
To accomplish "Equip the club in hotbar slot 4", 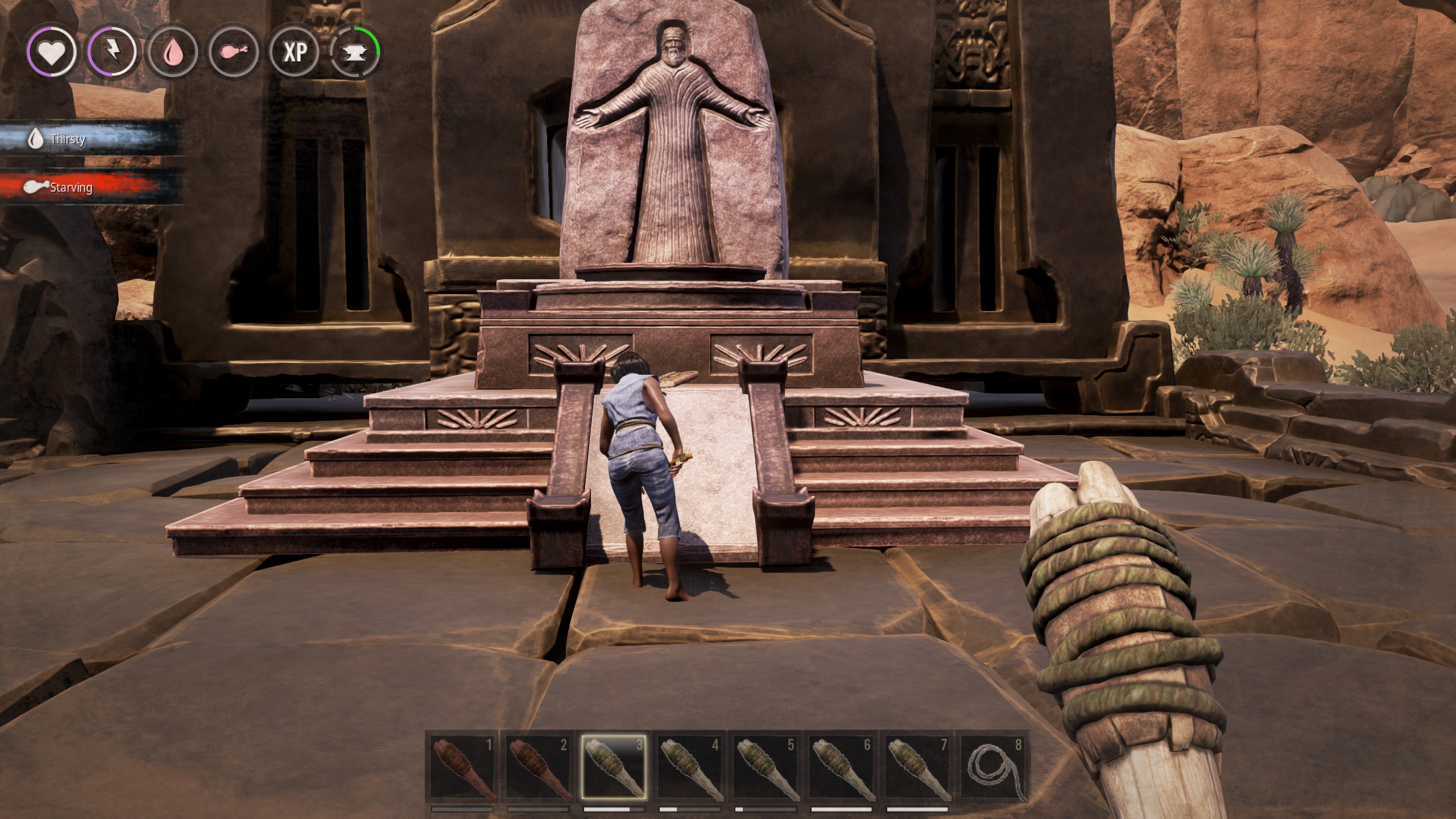I will (689, 768).
